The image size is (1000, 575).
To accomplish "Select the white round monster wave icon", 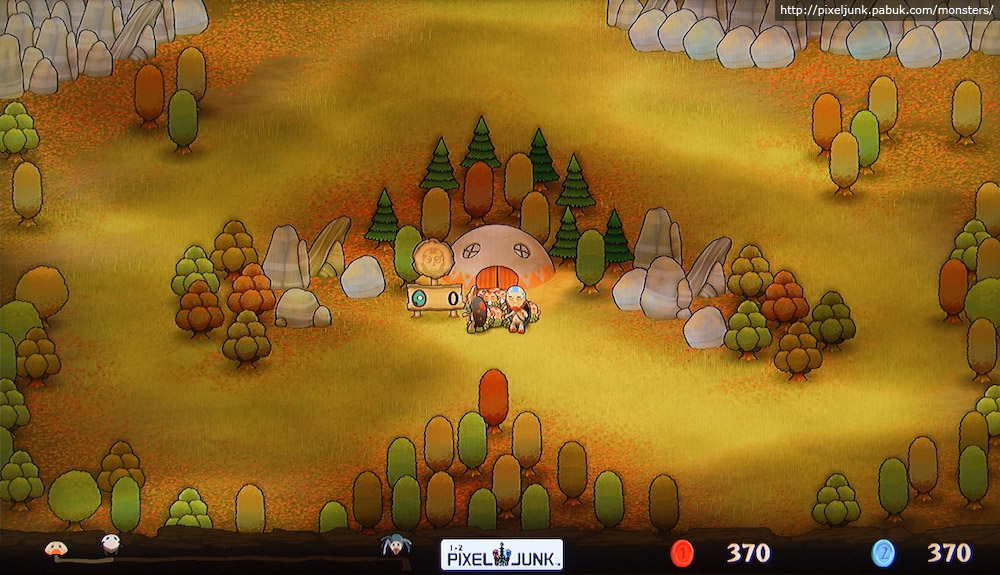I will pos(109,544).
